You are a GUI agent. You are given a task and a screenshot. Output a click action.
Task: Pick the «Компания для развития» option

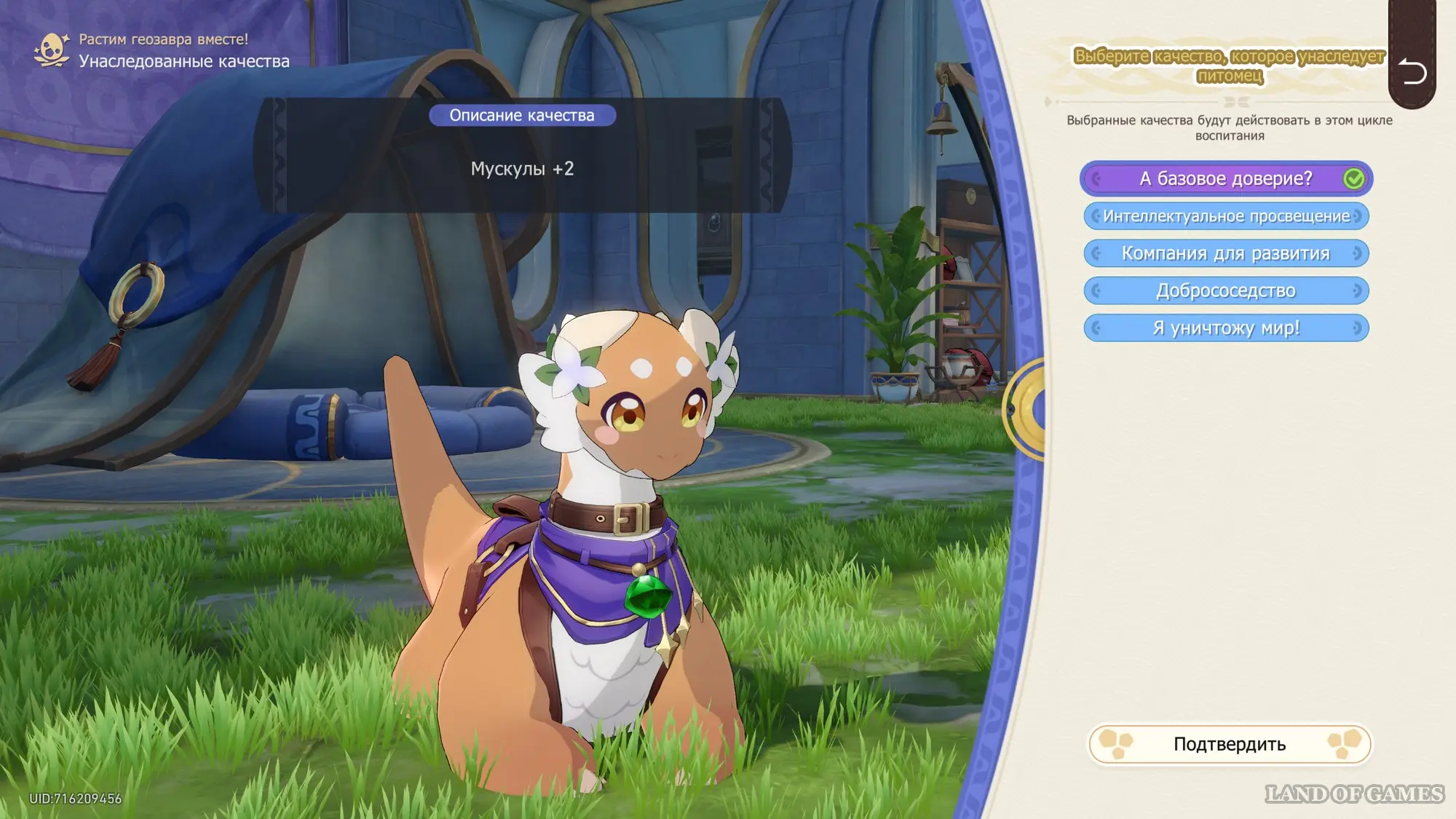click(x=1226, y=253)
